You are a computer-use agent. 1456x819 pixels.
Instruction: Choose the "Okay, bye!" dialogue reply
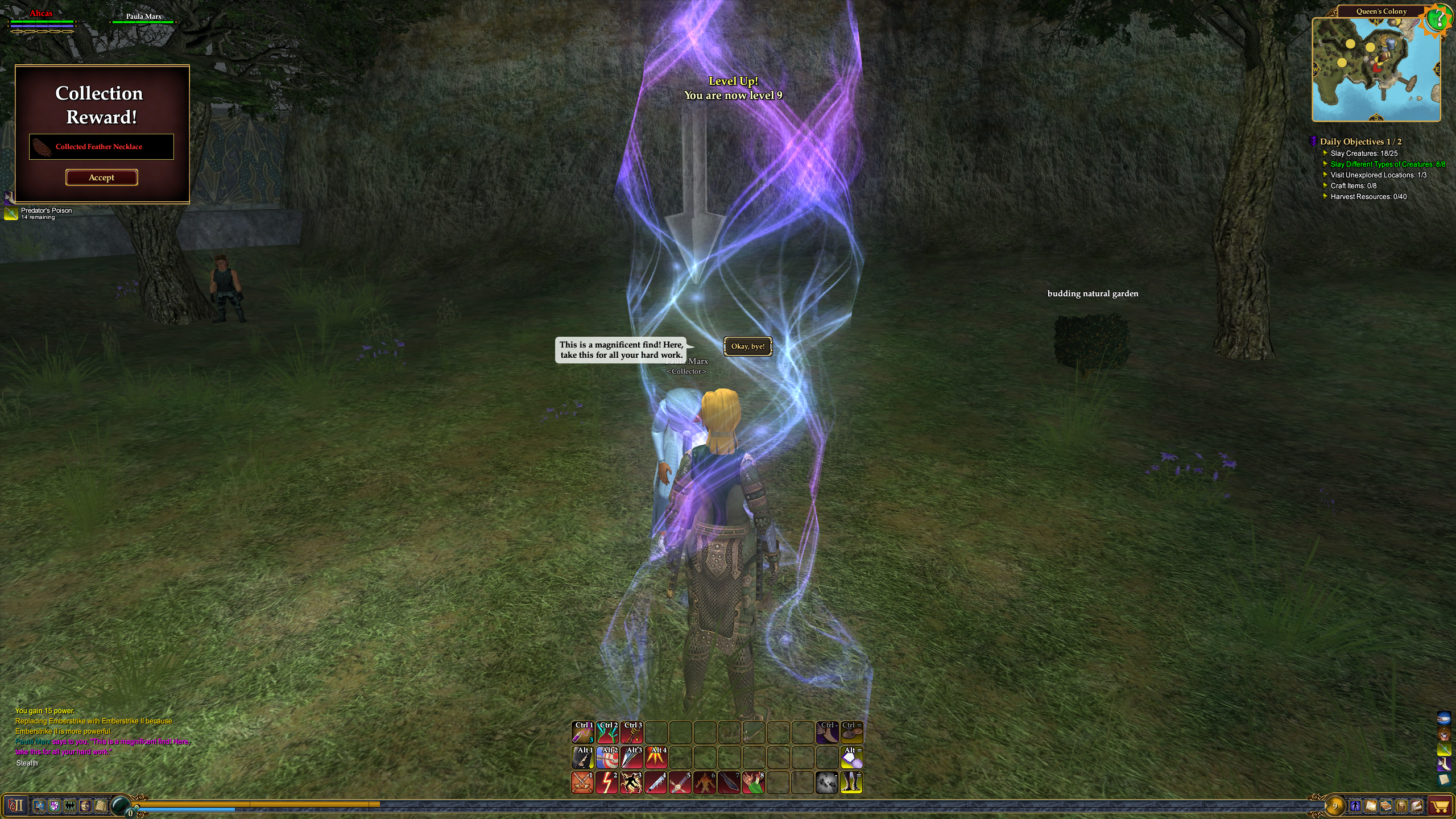point(748,346)
